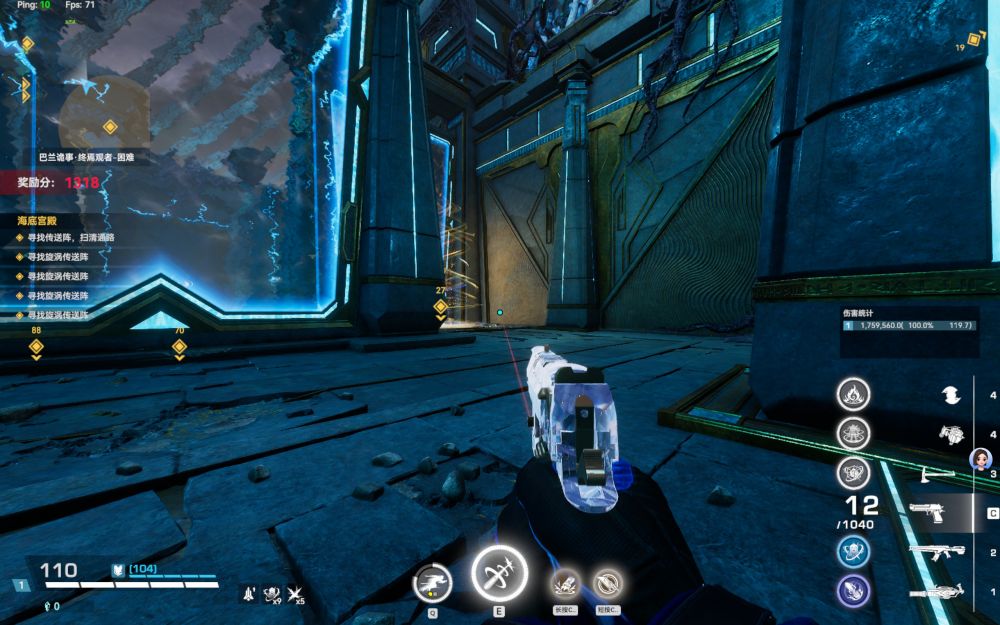Image resolution: width=1000 pixels, height=625 pixels.
Task: Click the x9 buff status icon
Action: [271, 594]
